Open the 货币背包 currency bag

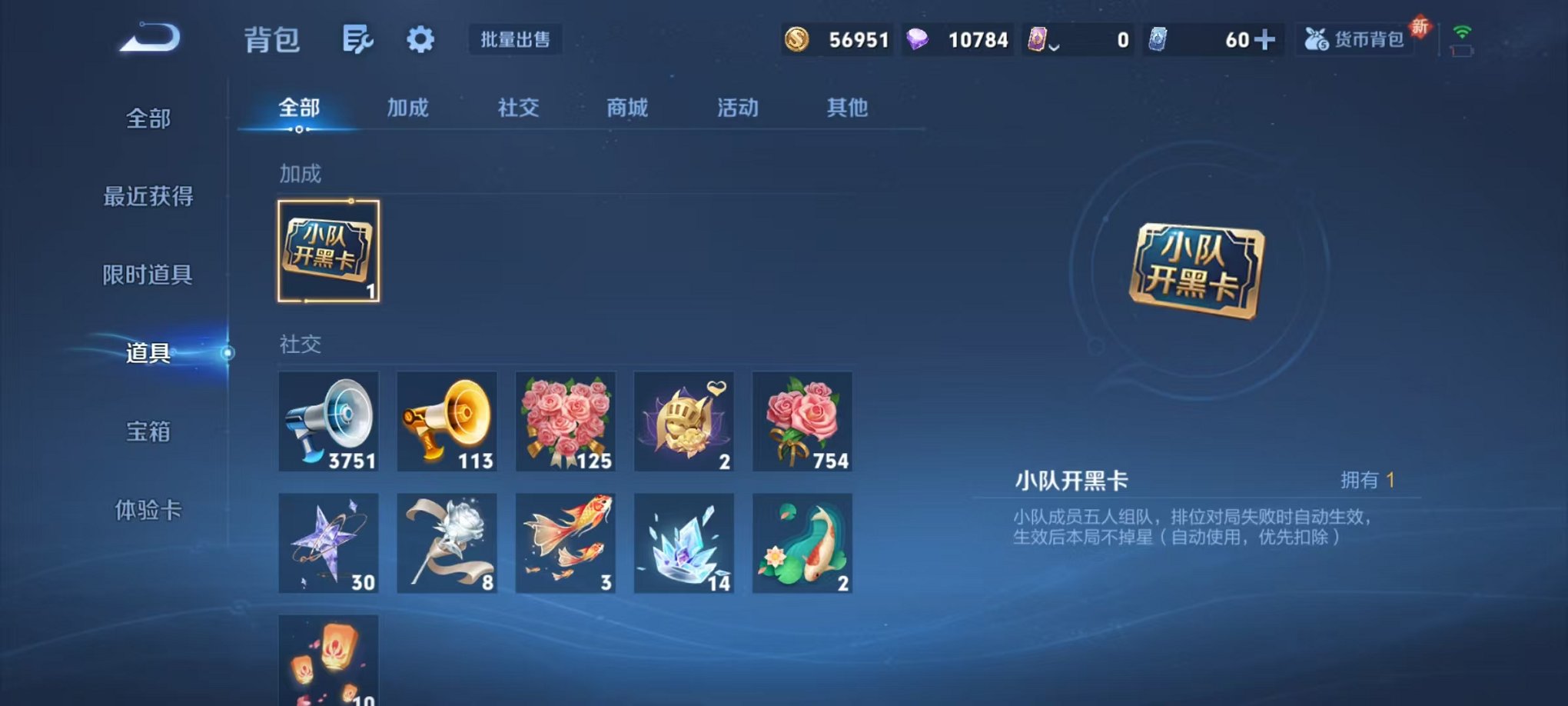[x=1355, y=38]
